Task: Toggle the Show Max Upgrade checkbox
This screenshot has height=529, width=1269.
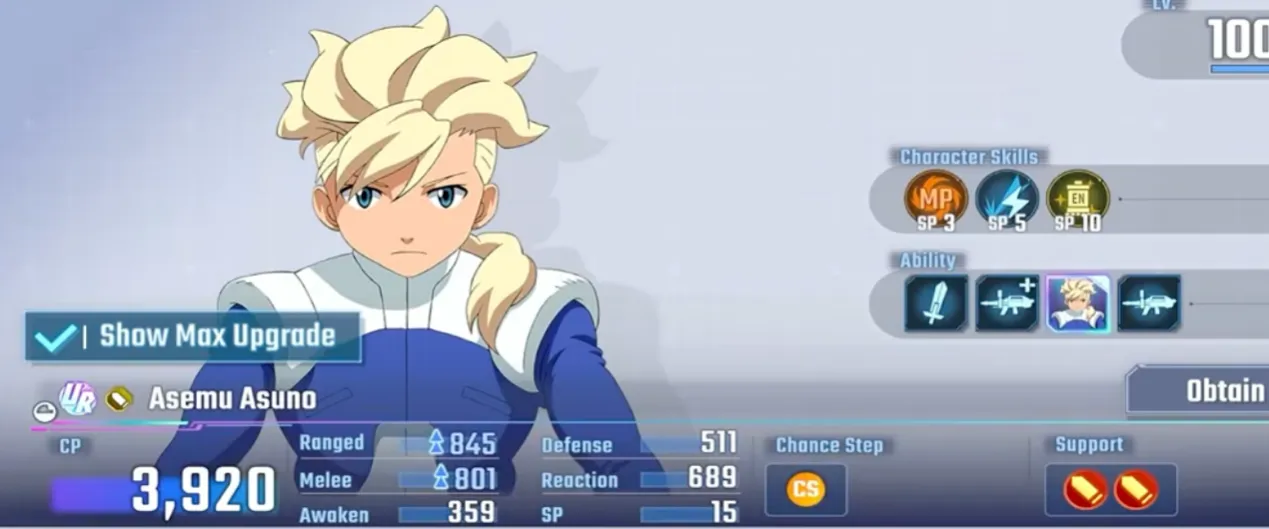Action: pyautogui.click(x=55, y=337)
